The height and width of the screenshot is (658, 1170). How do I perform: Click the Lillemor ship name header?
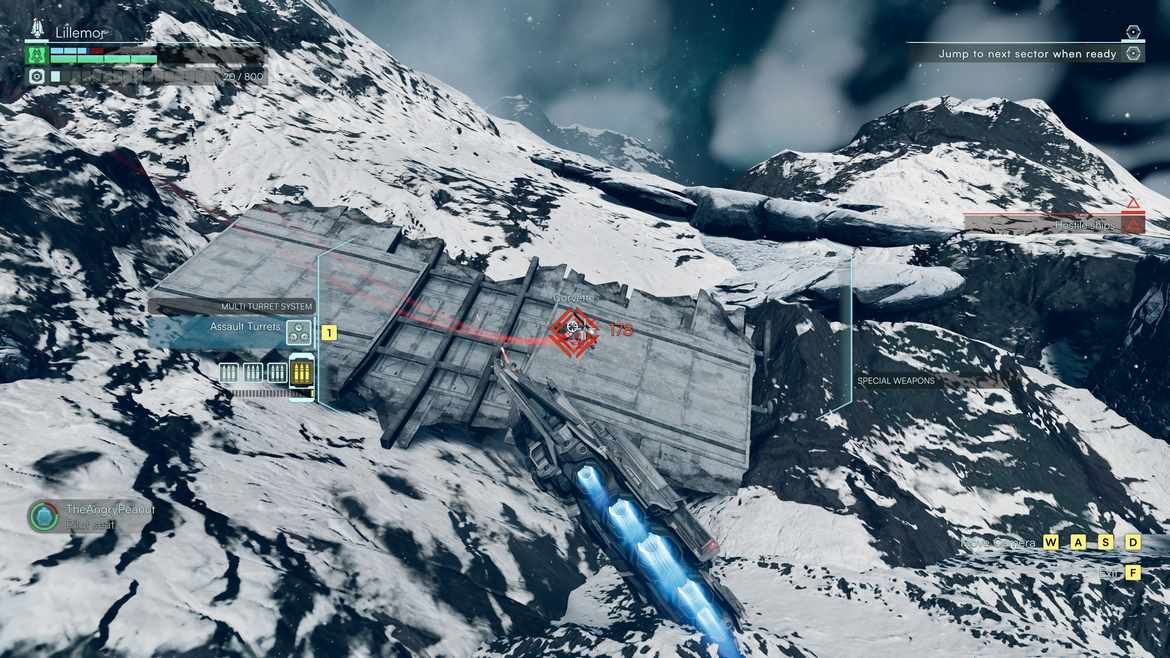pyautogui.click(x=80, y=33)
